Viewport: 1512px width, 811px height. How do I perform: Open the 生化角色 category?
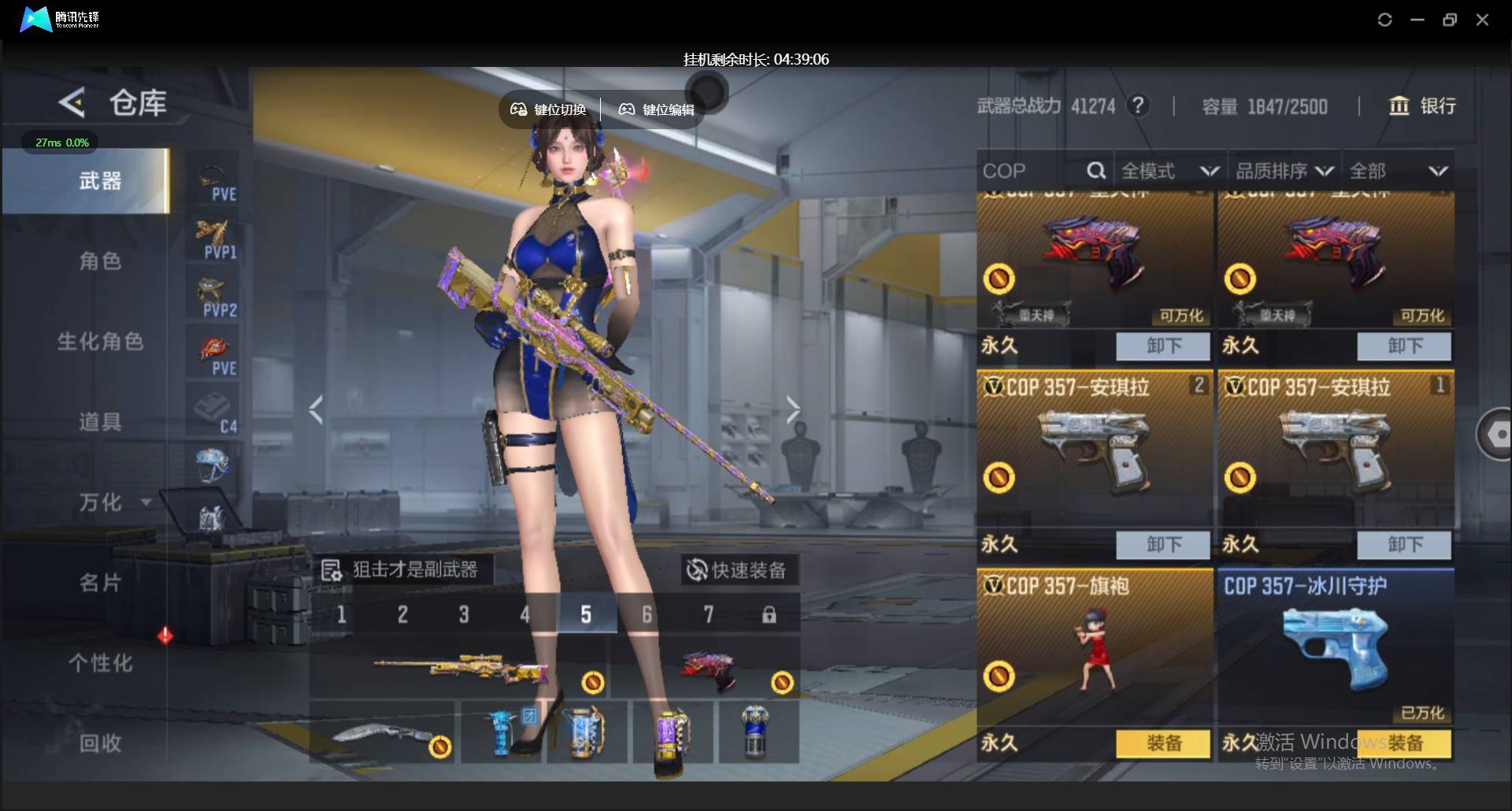pyautogui.click(x=100, y=341)
